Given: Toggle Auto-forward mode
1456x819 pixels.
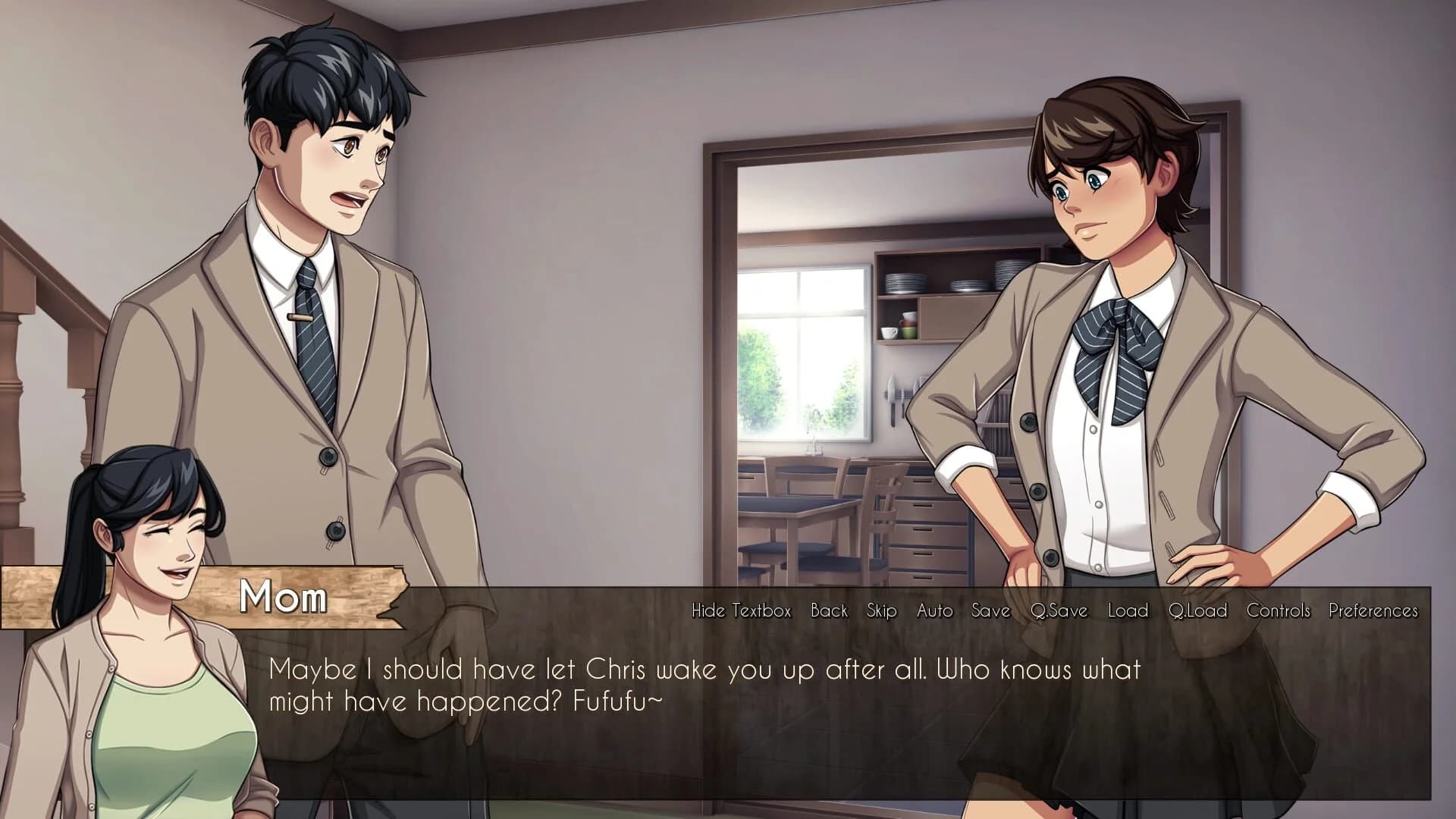Looking at the screenshot, I should [934, 610].
